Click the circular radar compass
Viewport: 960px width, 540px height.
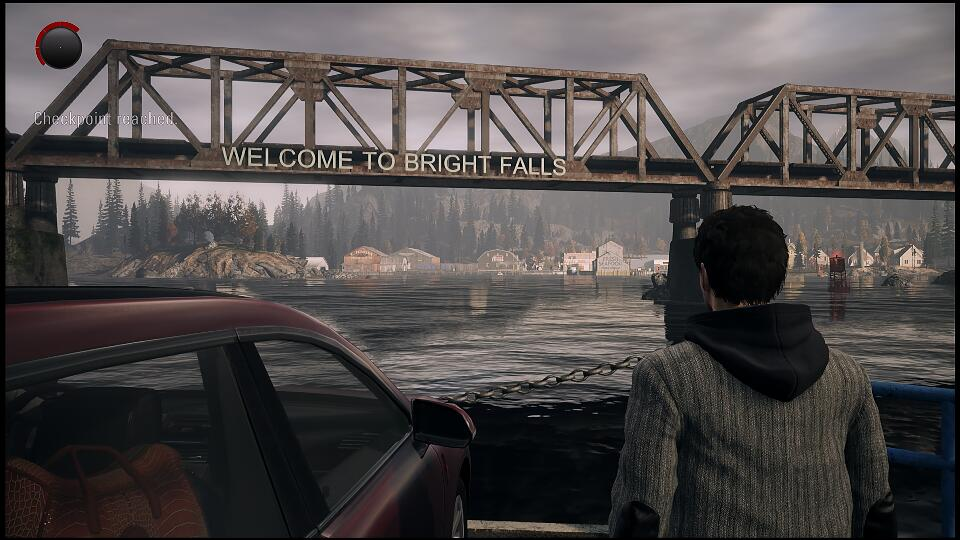click(59, 46)
